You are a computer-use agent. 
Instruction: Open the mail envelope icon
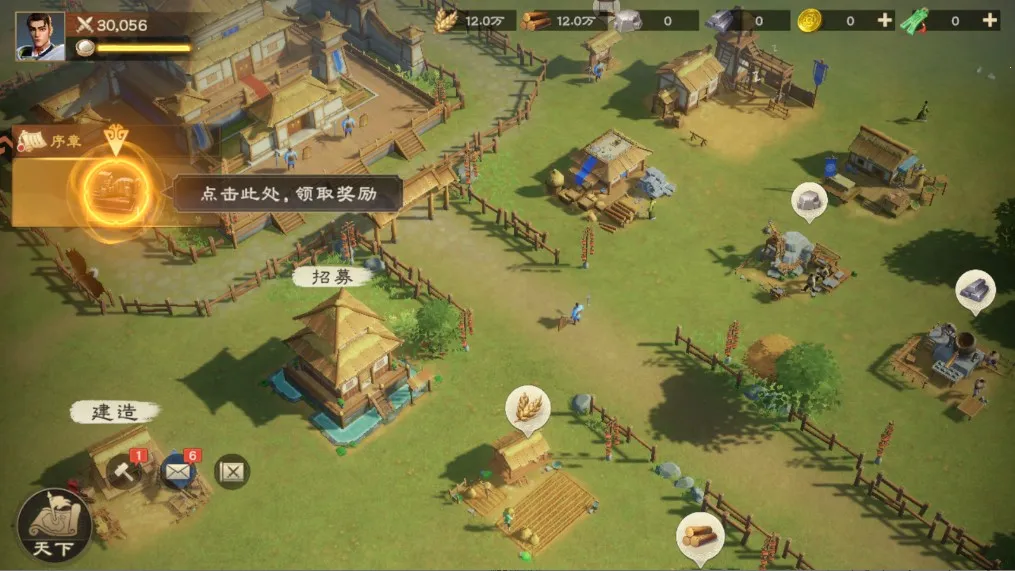tap(179, 469)
